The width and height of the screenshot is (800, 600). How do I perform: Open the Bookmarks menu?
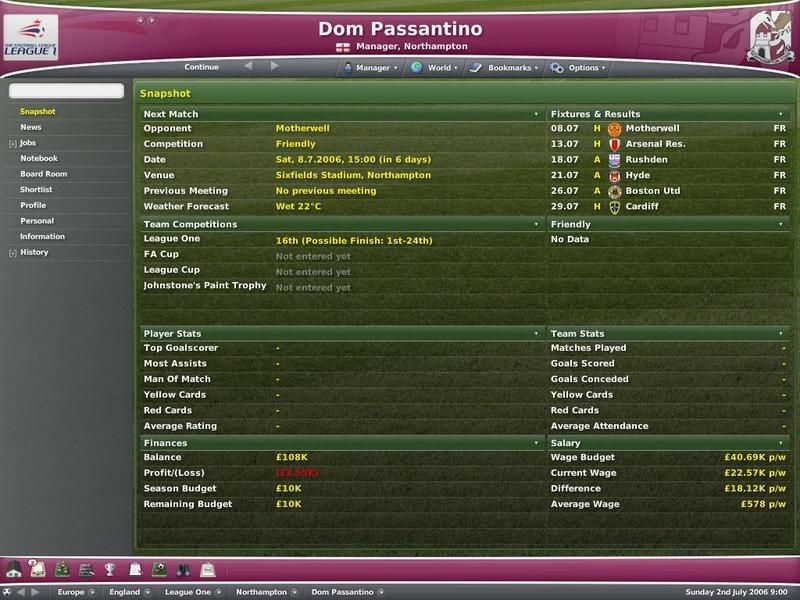tap(507, 68)
